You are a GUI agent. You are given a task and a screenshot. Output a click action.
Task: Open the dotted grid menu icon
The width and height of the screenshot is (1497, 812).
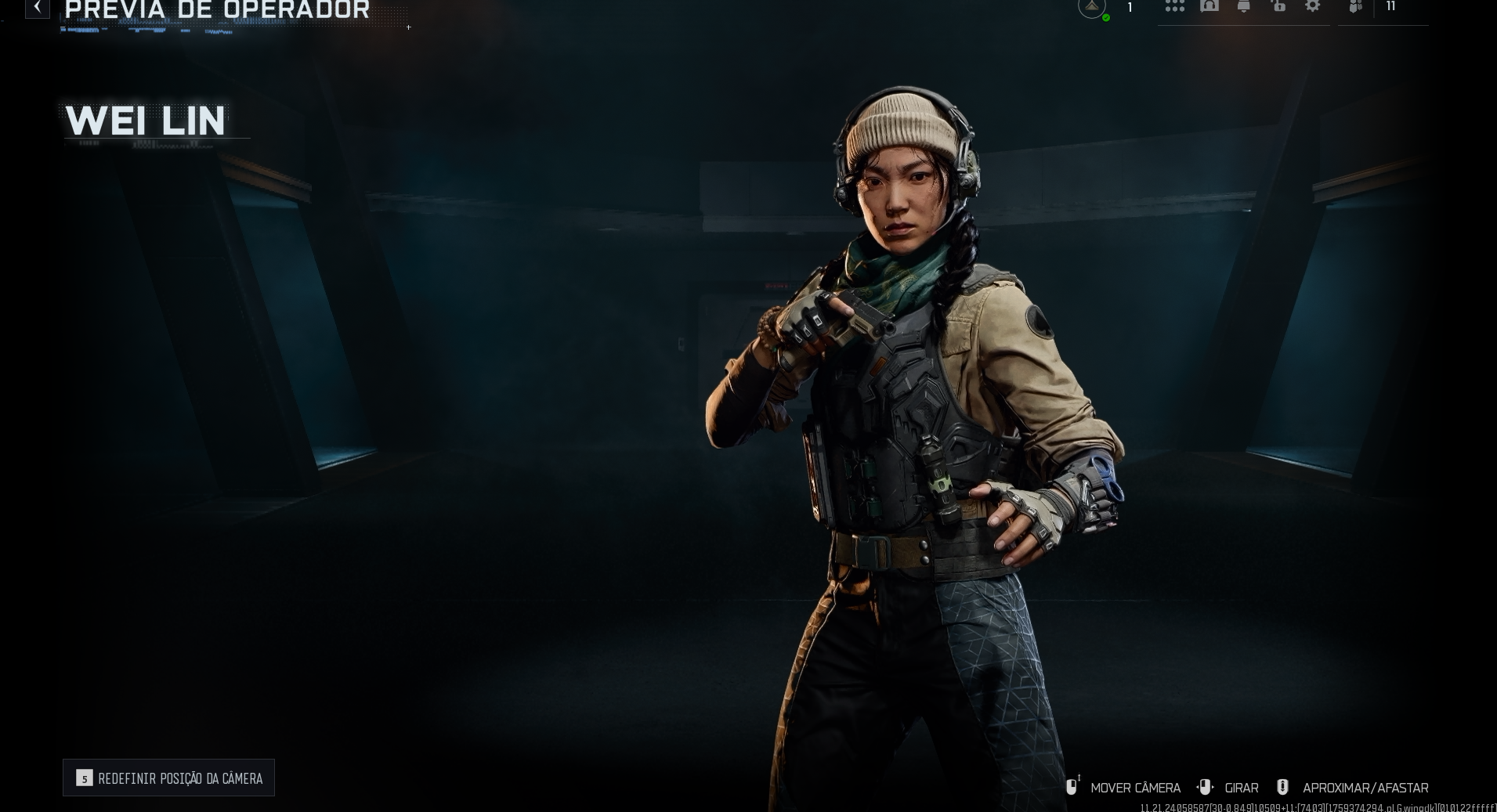[1174, 6]
